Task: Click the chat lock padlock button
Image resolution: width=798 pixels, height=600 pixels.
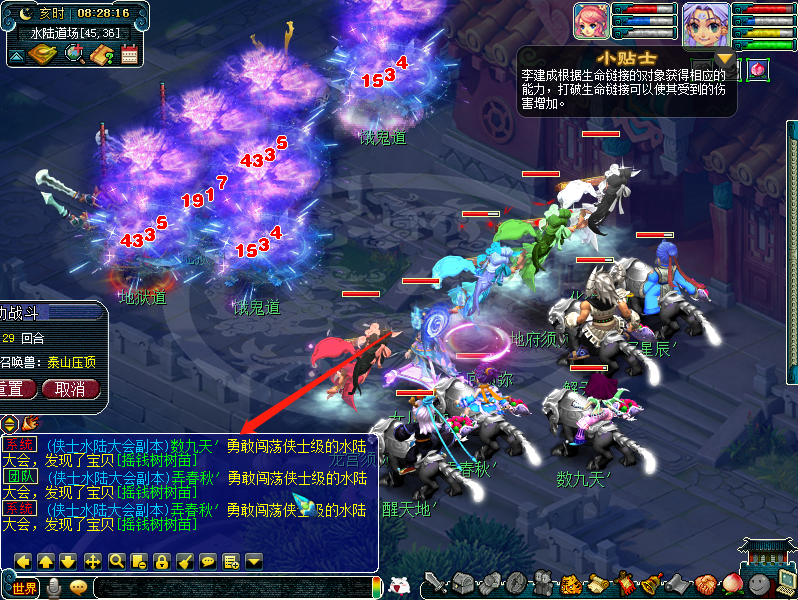Action: click(161, 561)
